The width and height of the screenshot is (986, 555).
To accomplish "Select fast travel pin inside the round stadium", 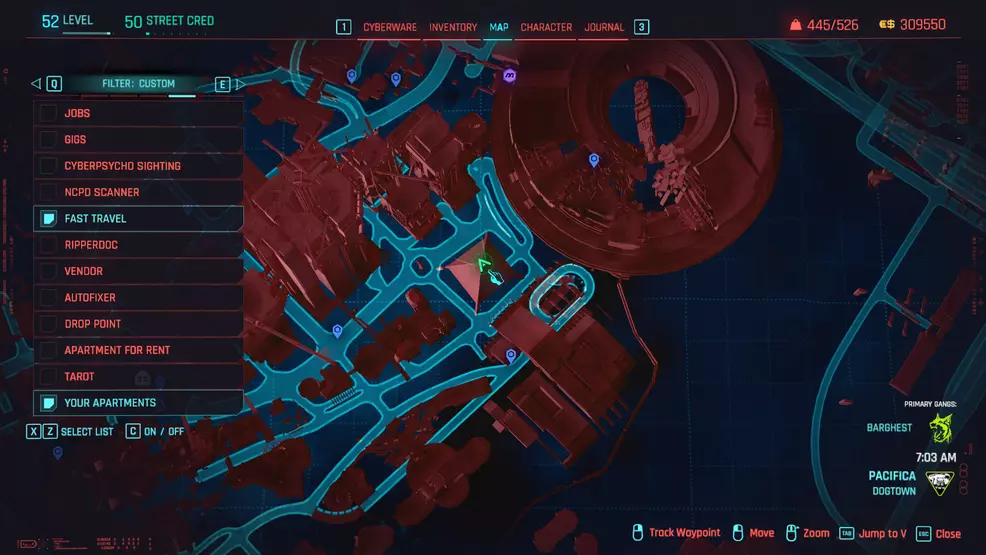I will click(x=594, y=159).
